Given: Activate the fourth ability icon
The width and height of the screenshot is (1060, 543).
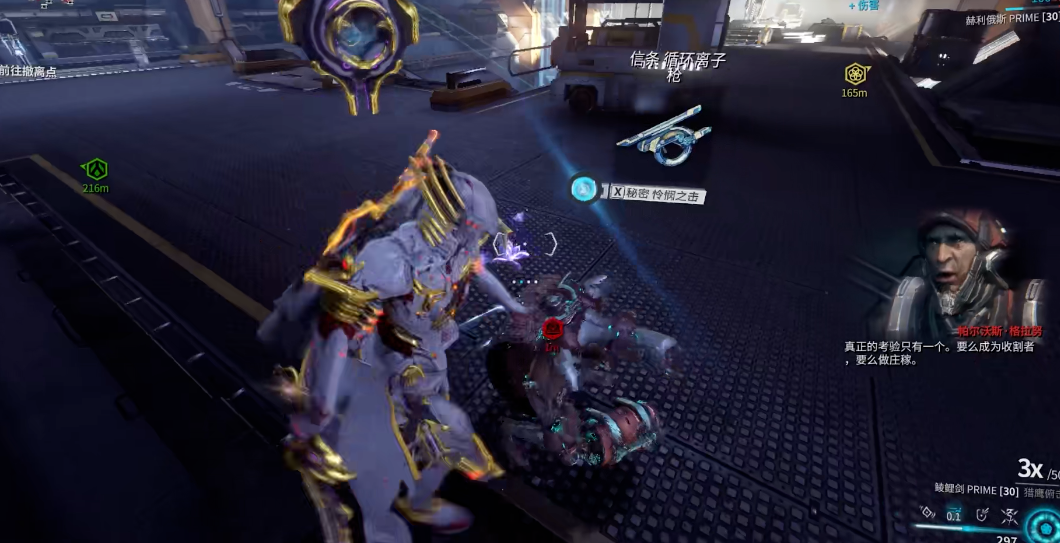Looking at the screenshot, I should (x=1009, y=514).
